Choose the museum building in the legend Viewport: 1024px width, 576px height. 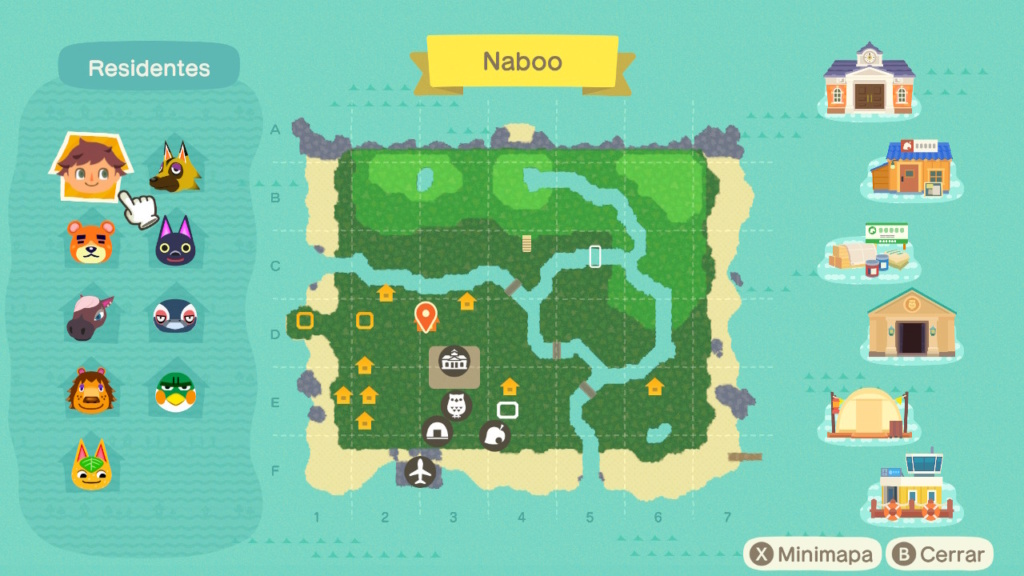(910, 323)
